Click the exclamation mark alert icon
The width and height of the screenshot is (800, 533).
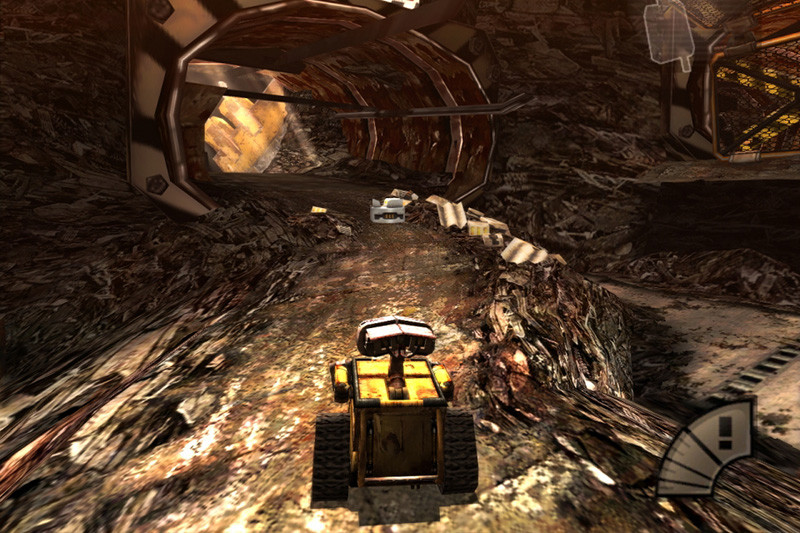point(724,433)
